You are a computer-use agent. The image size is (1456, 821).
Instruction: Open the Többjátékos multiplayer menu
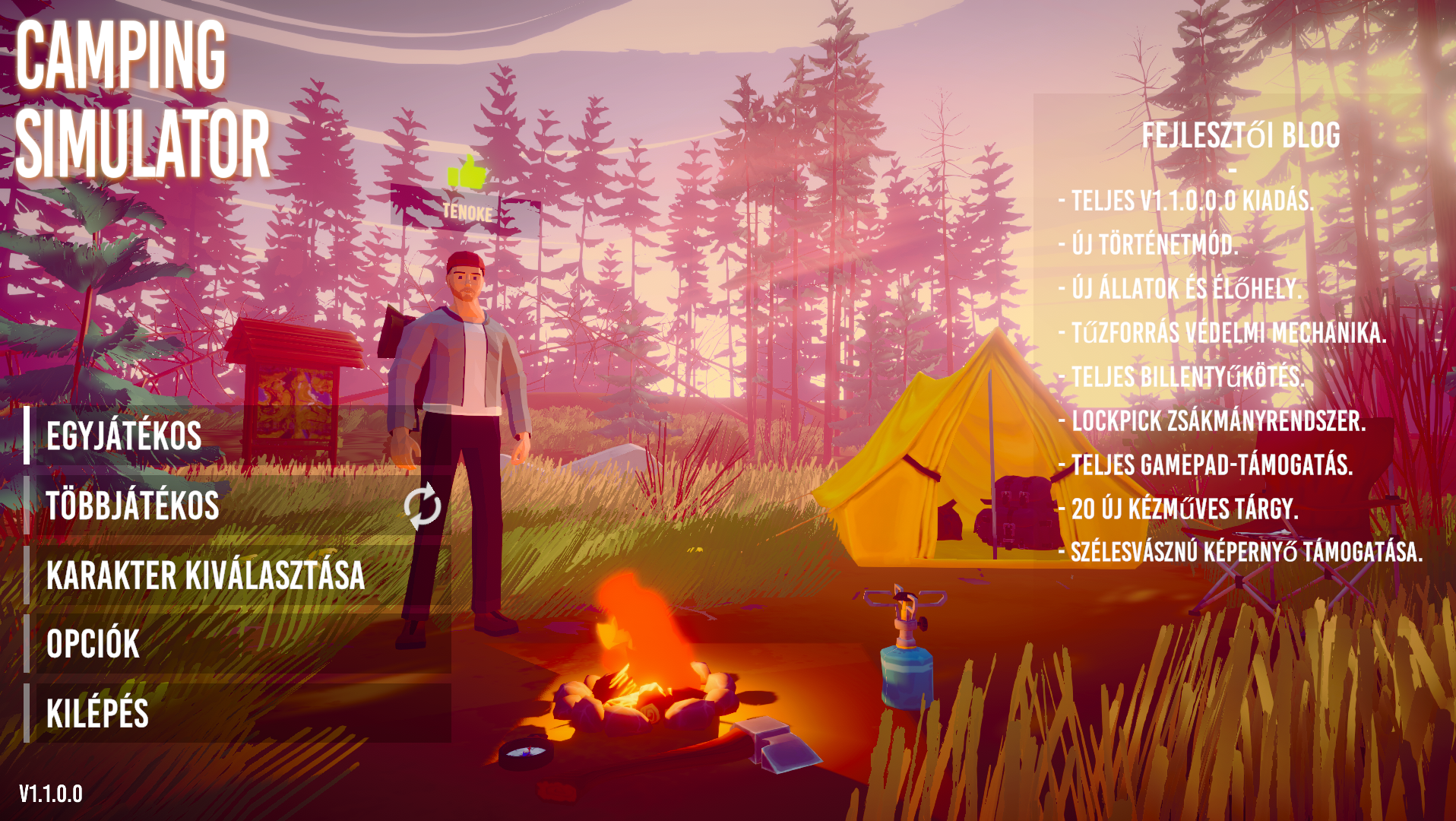(x=133, y=506)
